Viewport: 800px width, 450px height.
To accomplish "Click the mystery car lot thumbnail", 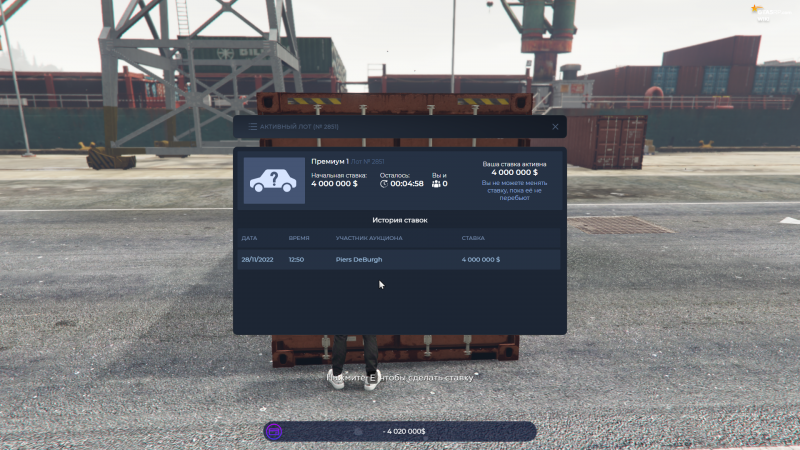I will coord(274,181).
